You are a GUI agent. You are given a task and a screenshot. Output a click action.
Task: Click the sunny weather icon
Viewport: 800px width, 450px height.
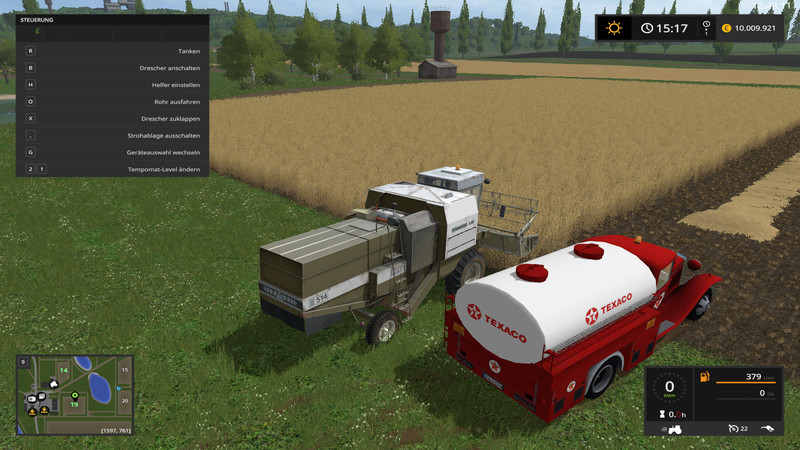coord(613,28)
